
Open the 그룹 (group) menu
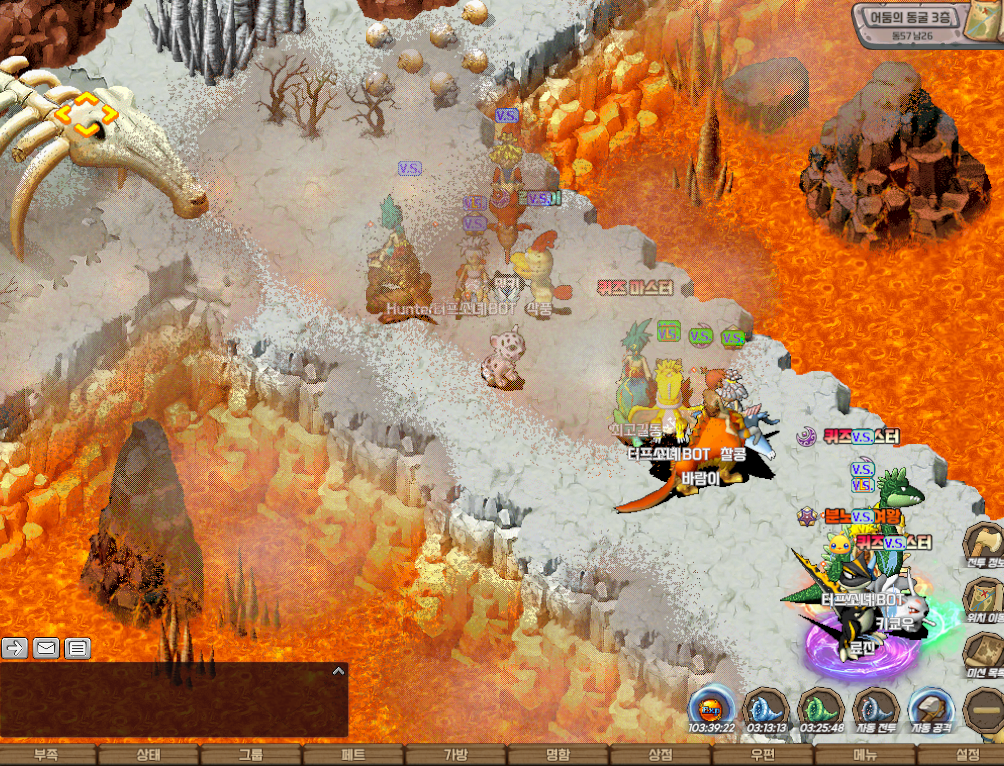[251, 755]
